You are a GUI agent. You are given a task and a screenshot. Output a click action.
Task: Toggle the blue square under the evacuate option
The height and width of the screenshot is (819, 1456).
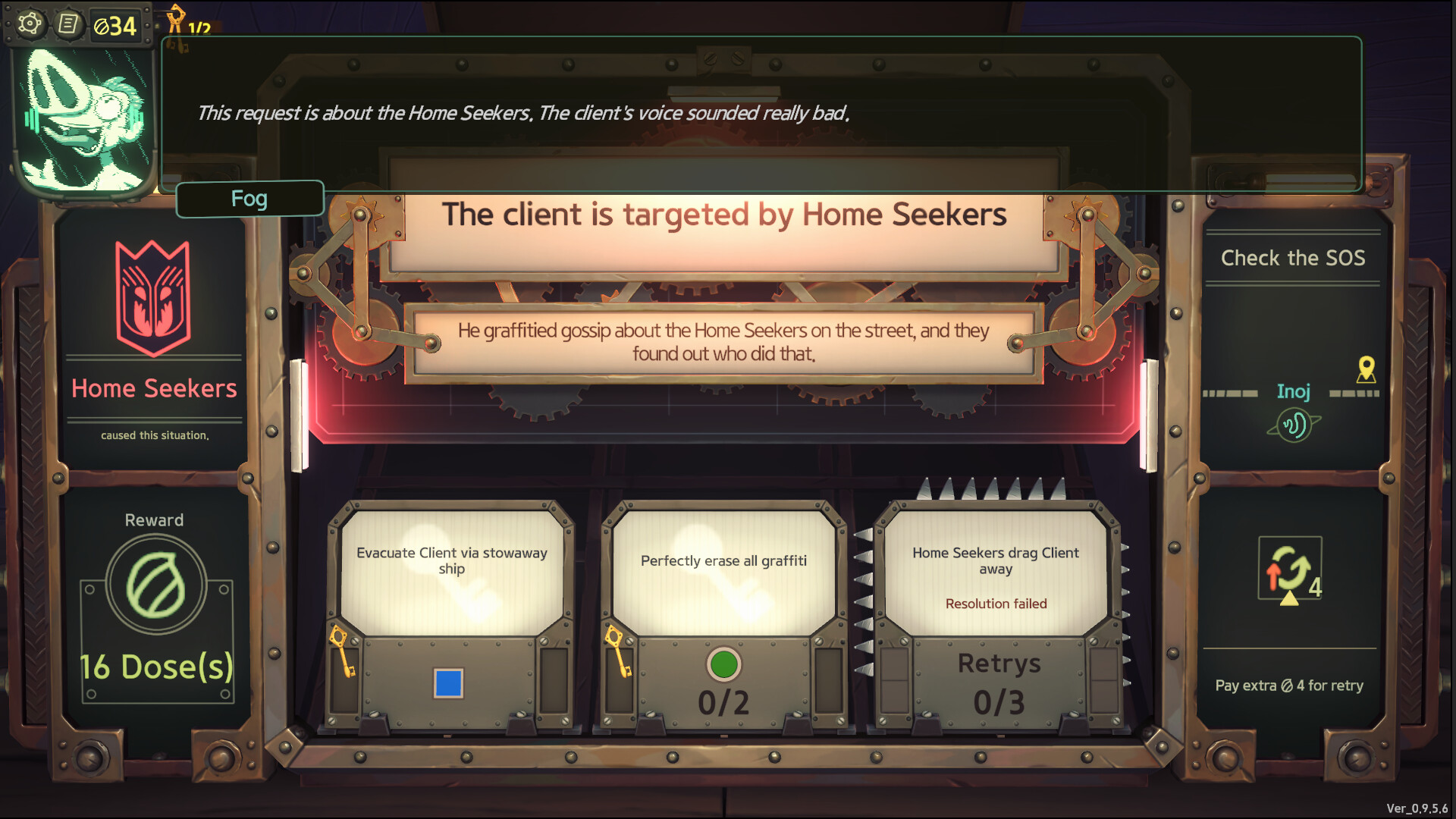click(449, 682)
